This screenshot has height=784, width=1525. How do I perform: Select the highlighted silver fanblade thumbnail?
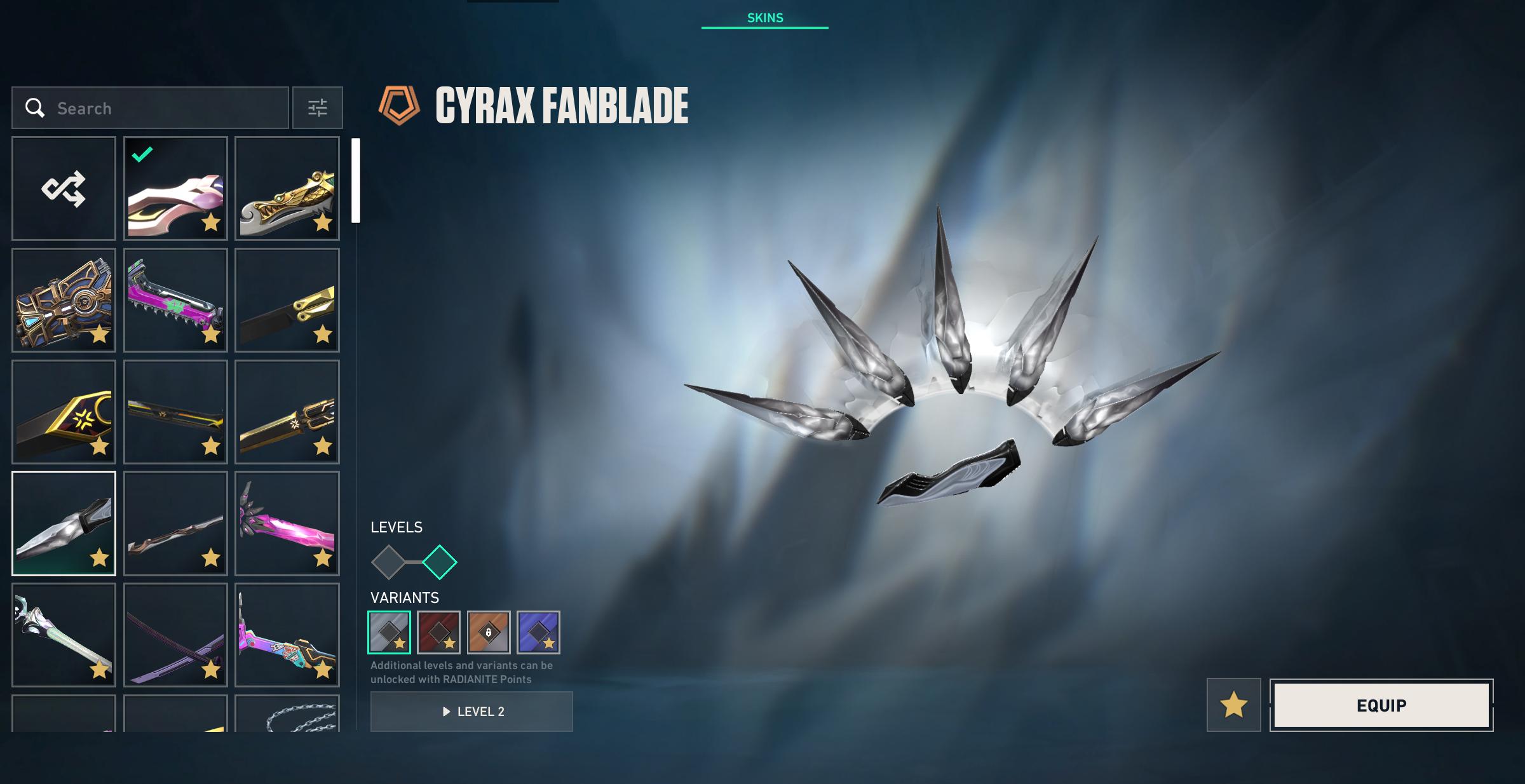64,524
